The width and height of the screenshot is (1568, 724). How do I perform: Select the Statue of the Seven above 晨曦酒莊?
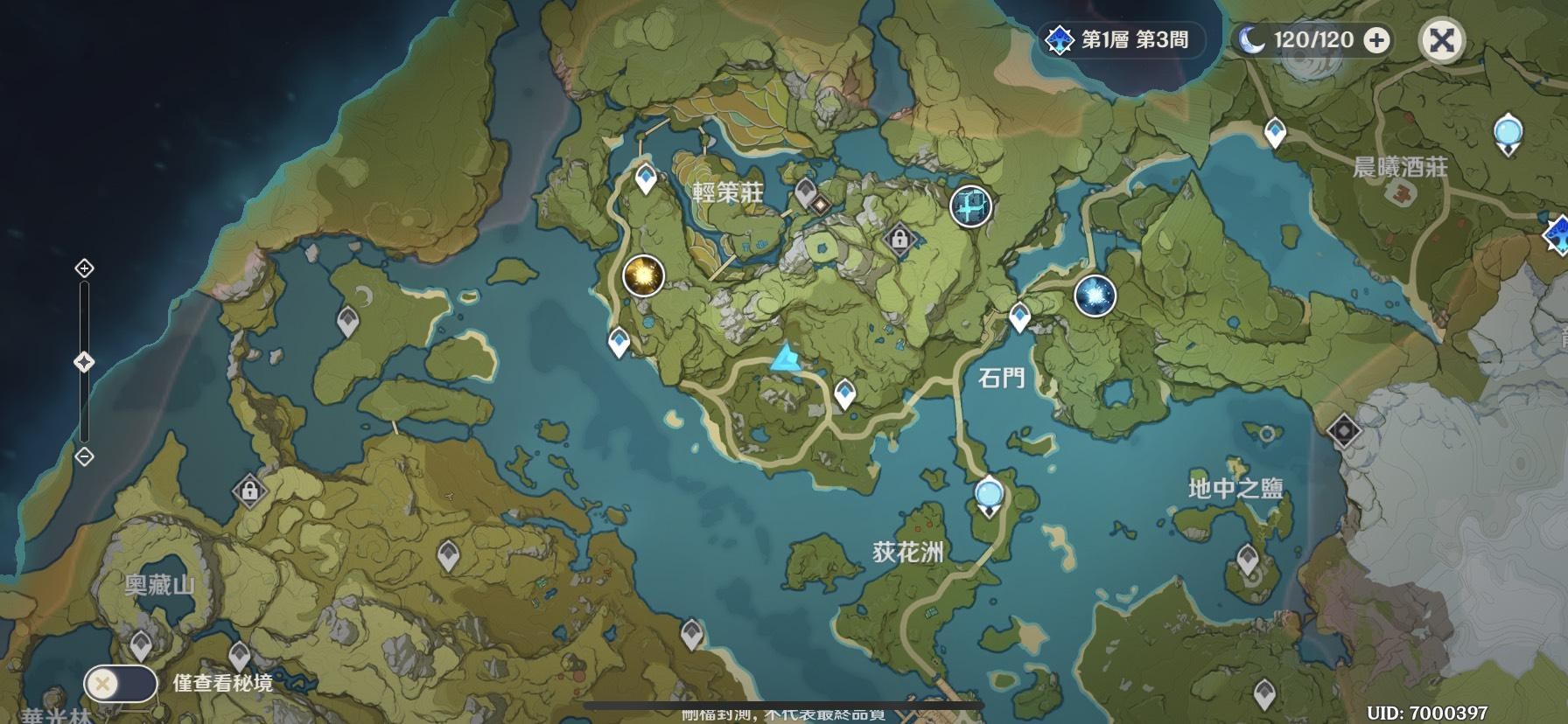[1508, 135]
